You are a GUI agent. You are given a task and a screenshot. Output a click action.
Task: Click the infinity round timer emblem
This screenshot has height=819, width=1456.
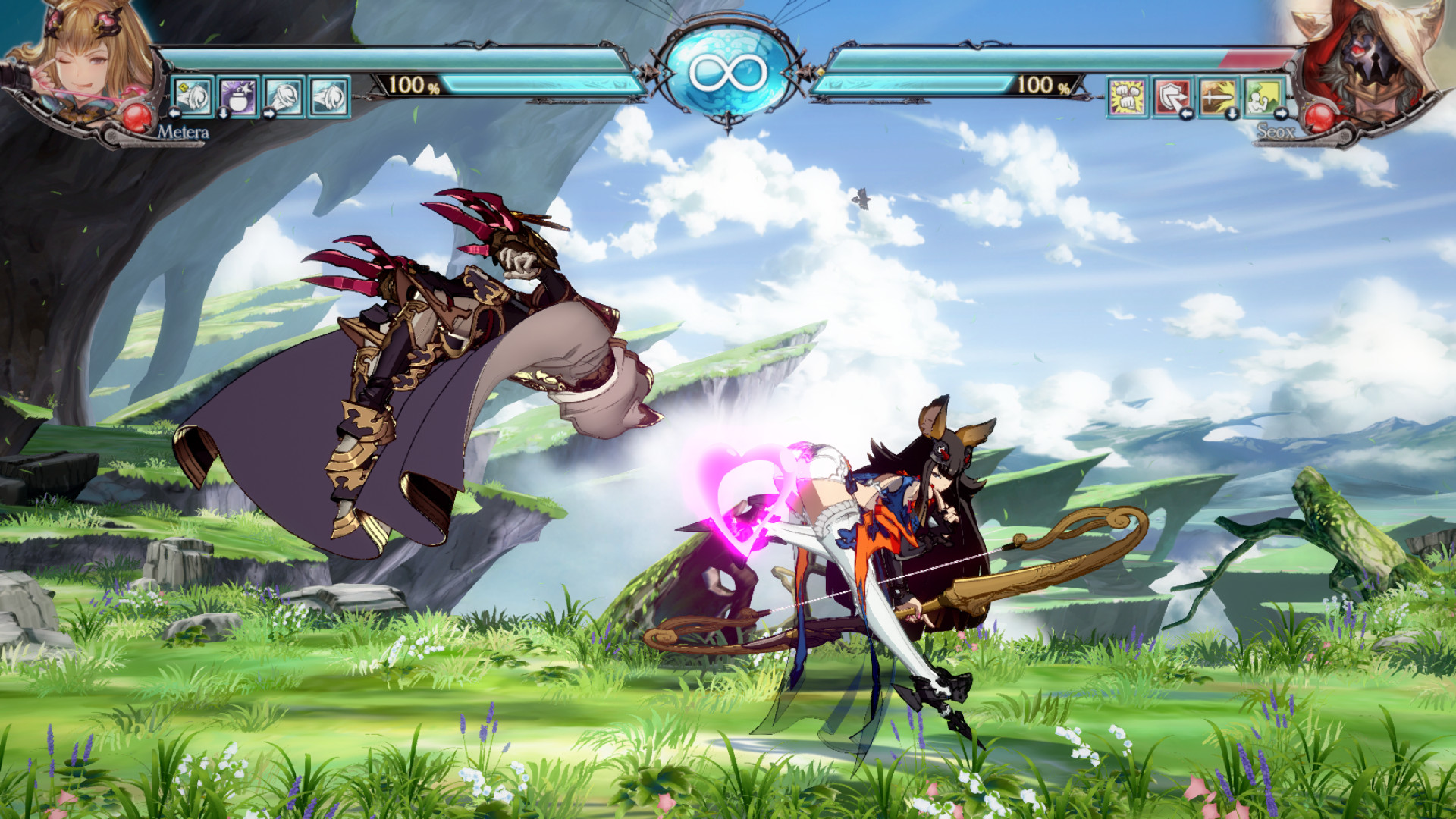728,68
